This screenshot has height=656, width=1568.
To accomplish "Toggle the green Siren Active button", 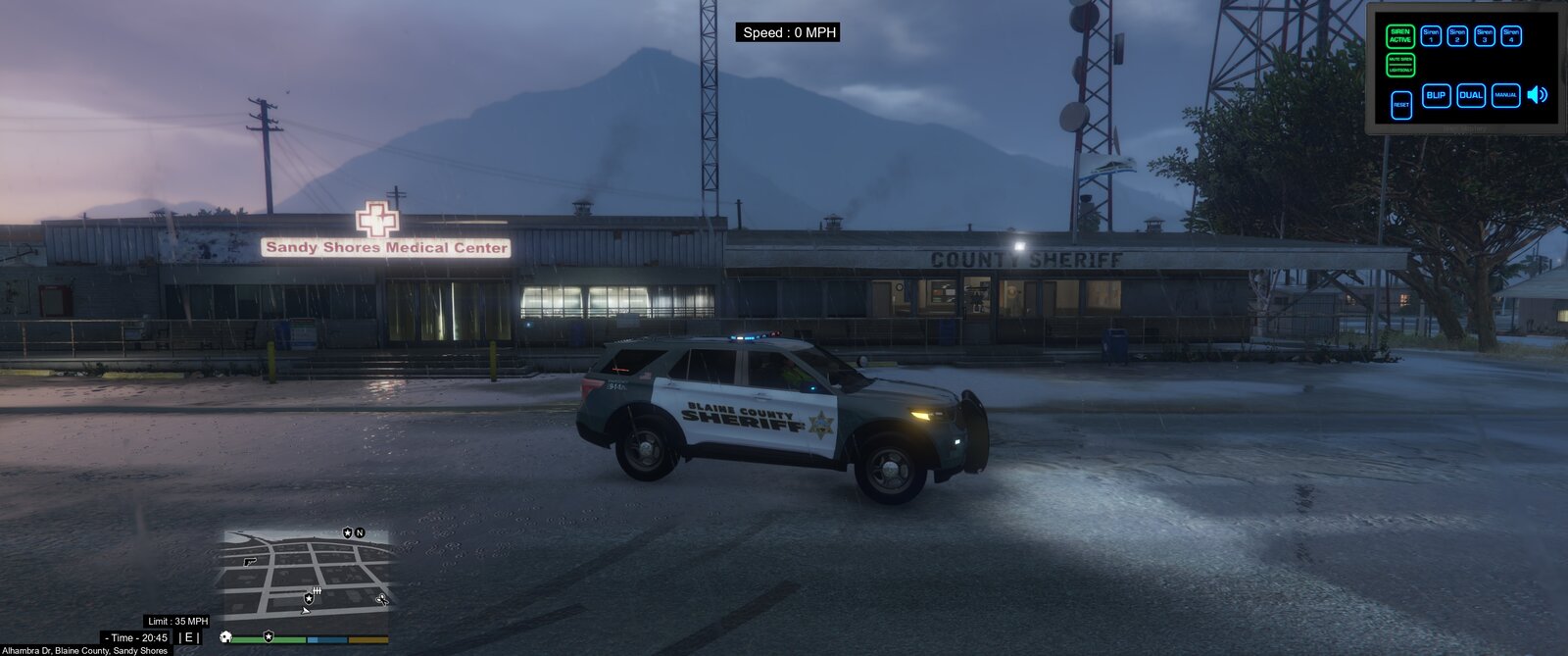I will point(1400,36).
